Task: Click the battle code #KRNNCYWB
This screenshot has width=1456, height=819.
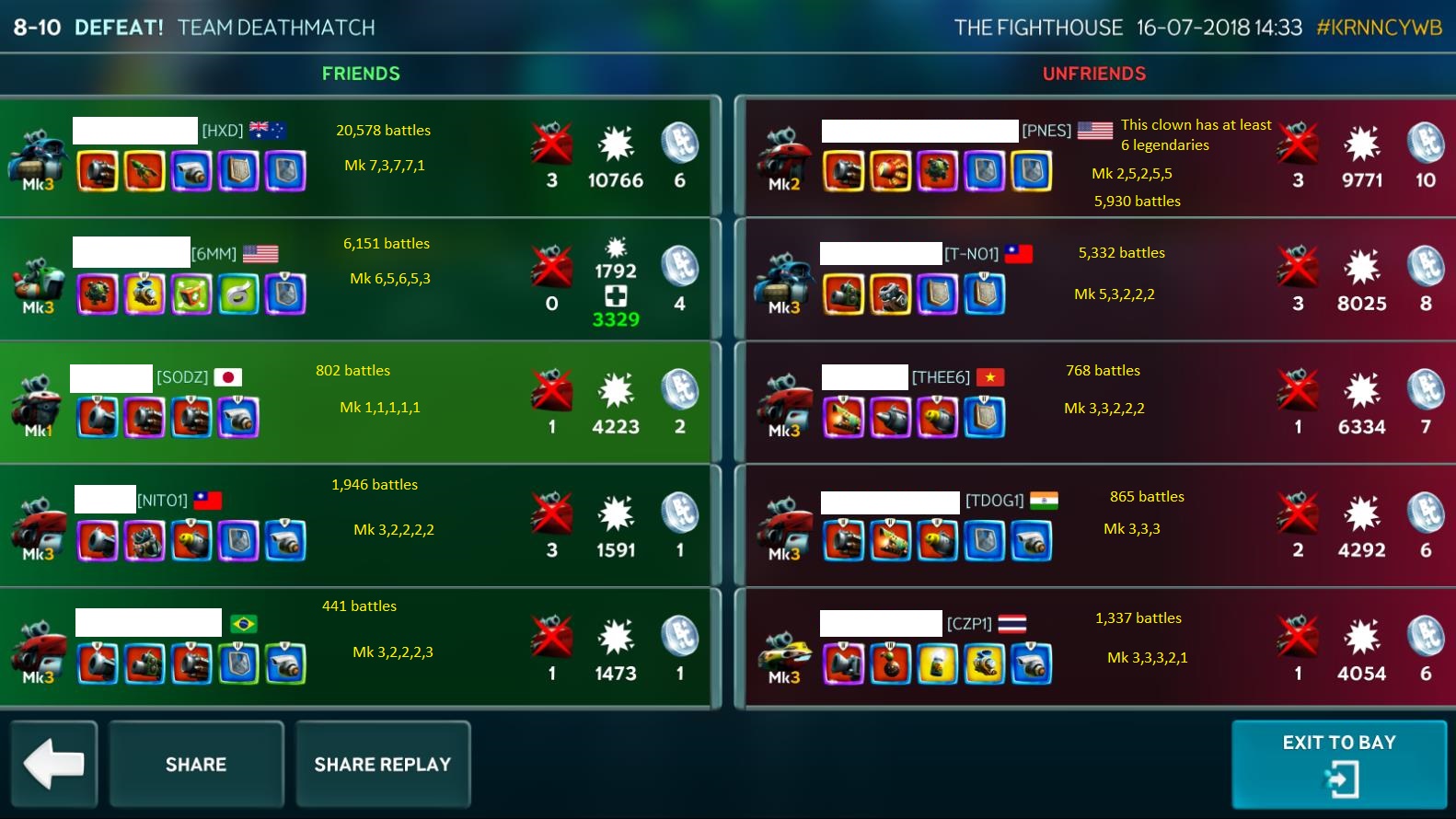Action: 1379,28
